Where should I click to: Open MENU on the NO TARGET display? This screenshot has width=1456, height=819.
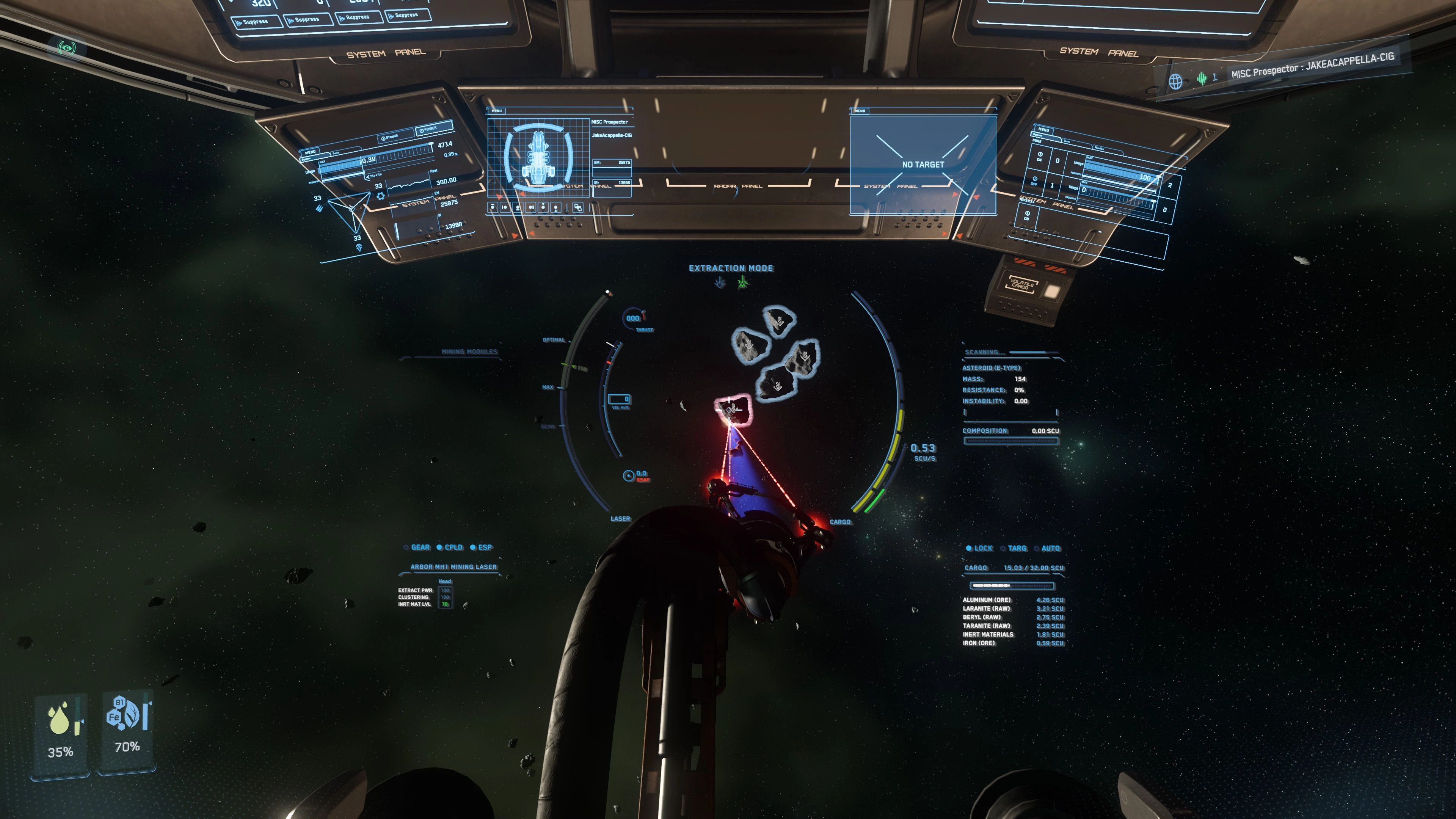860,111
